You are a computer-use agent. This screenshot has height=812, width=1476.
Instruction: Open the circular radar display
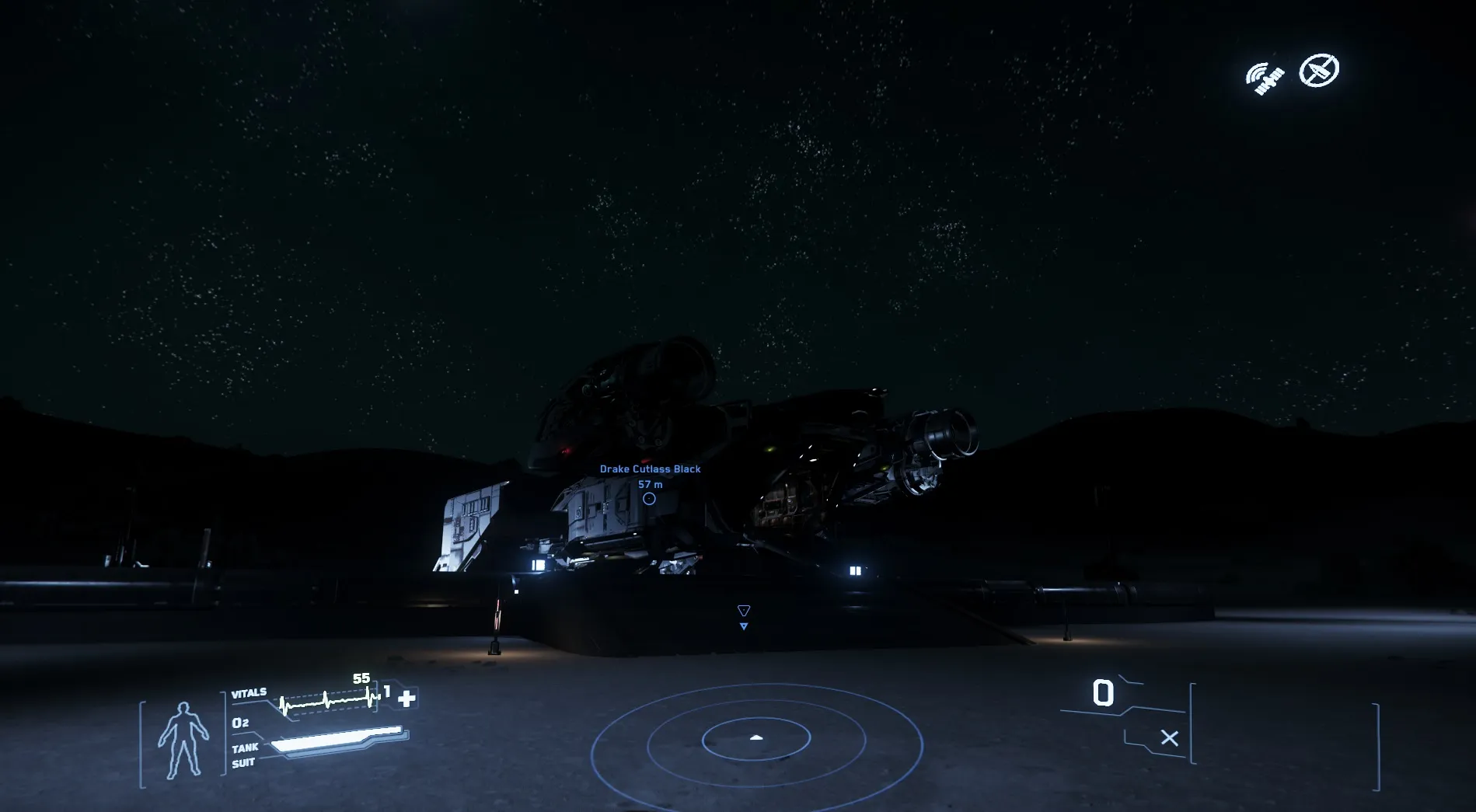[756, 738]
